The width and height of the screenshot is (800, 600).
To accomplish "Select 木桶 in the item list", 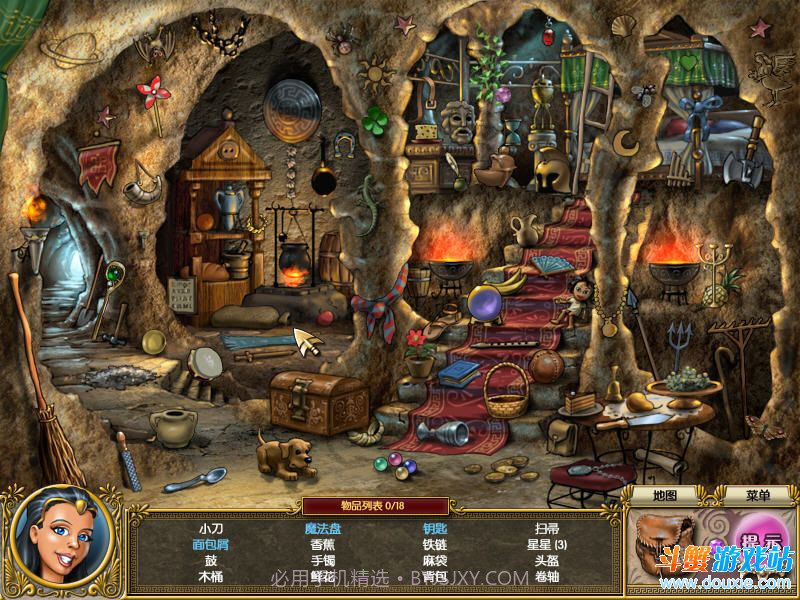I will coord(211,577).
